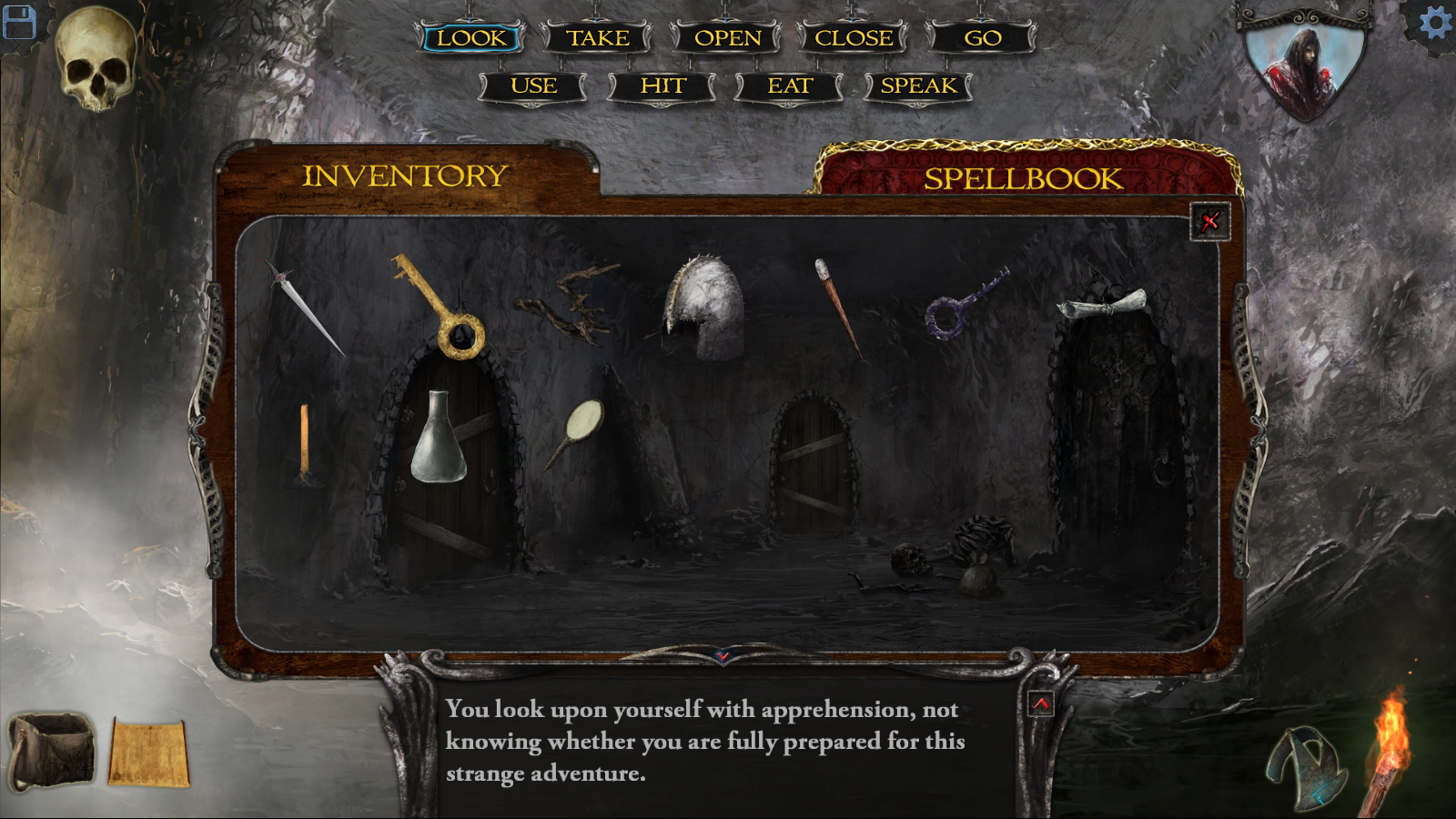Select the CLOSE verb button
Screen dimensions: 1456x819
(854, 38)
